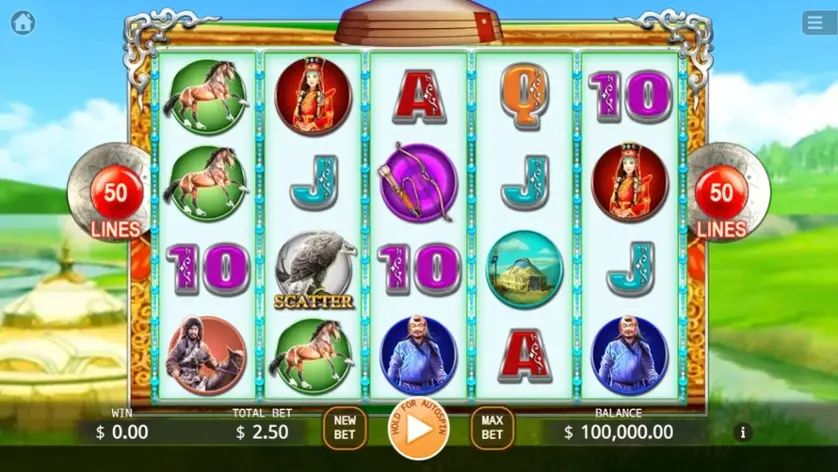Viewport: 838px width, 472px height.
Task: Go to the home screen
Action: 22,22
